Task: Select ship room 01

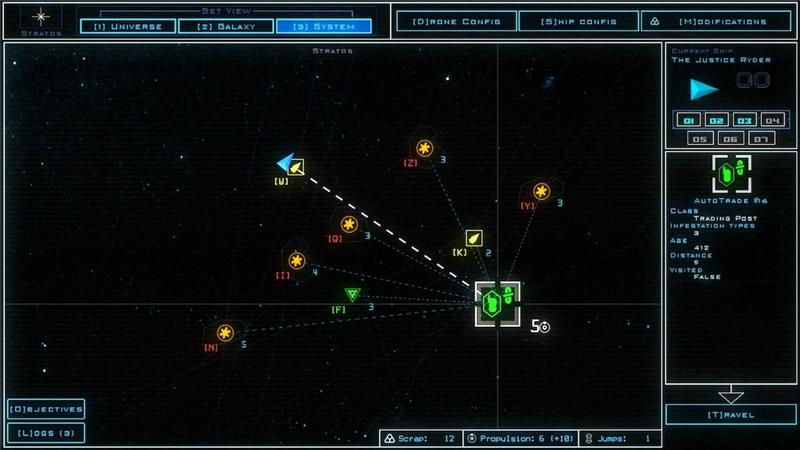Action: click(688, 120)
